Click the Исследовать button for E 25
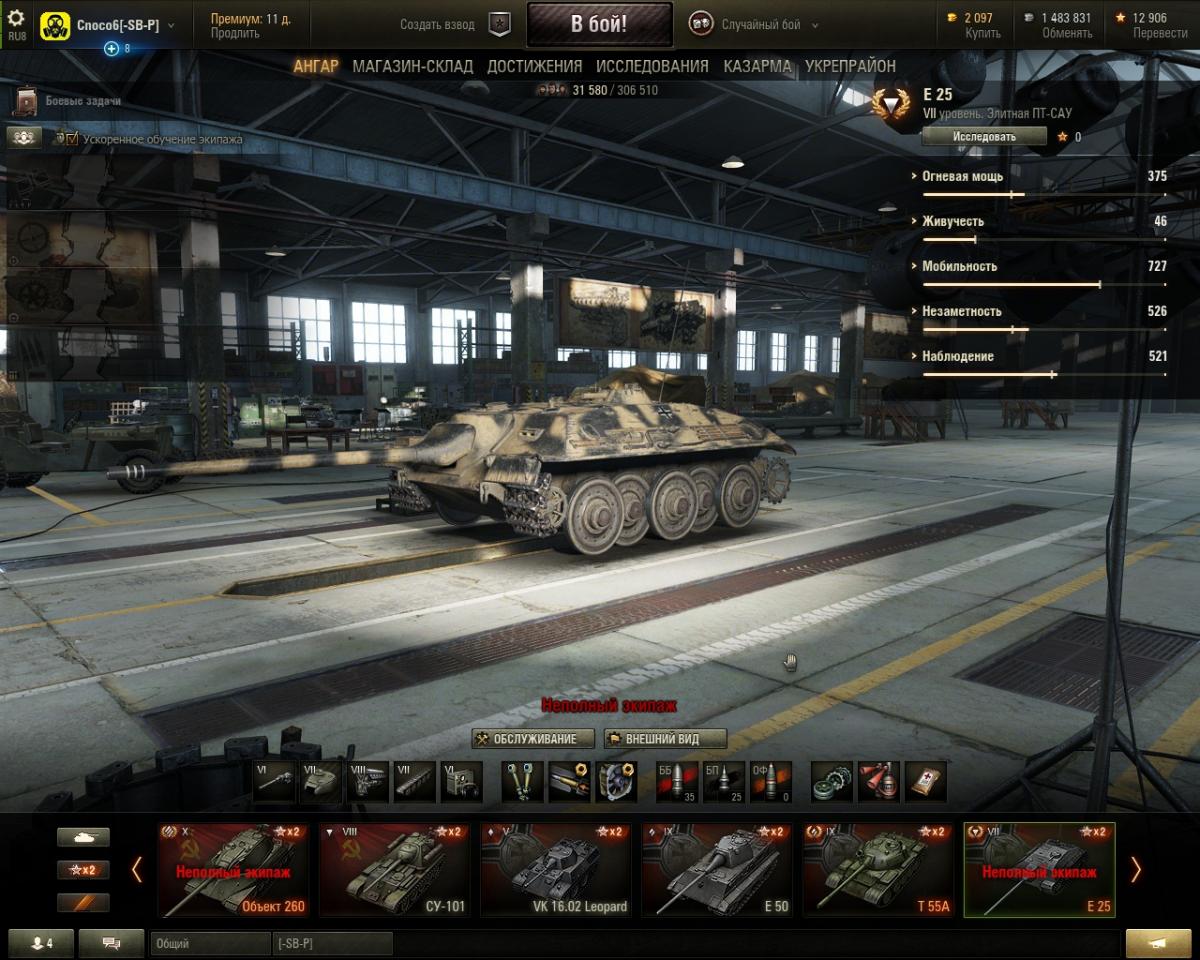This screenshot has height=960, width=1200. tap(984, 136)
